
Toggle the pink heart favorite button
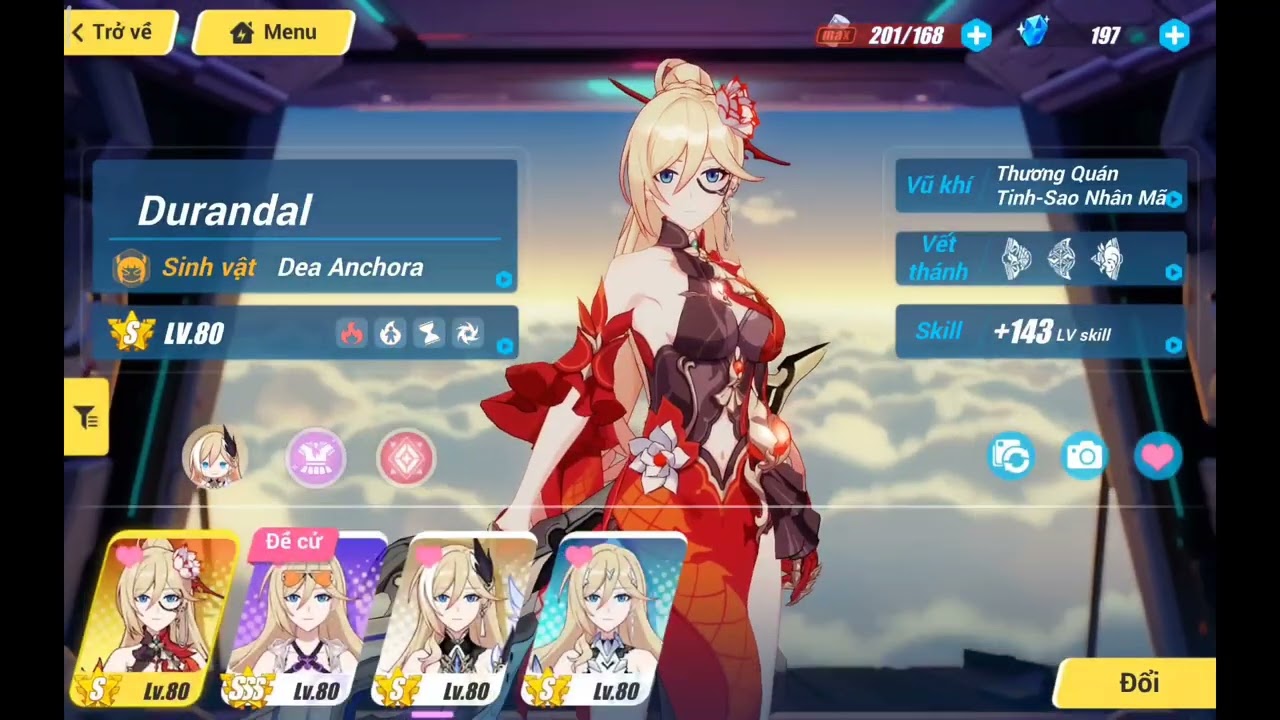coord(1158,458)
